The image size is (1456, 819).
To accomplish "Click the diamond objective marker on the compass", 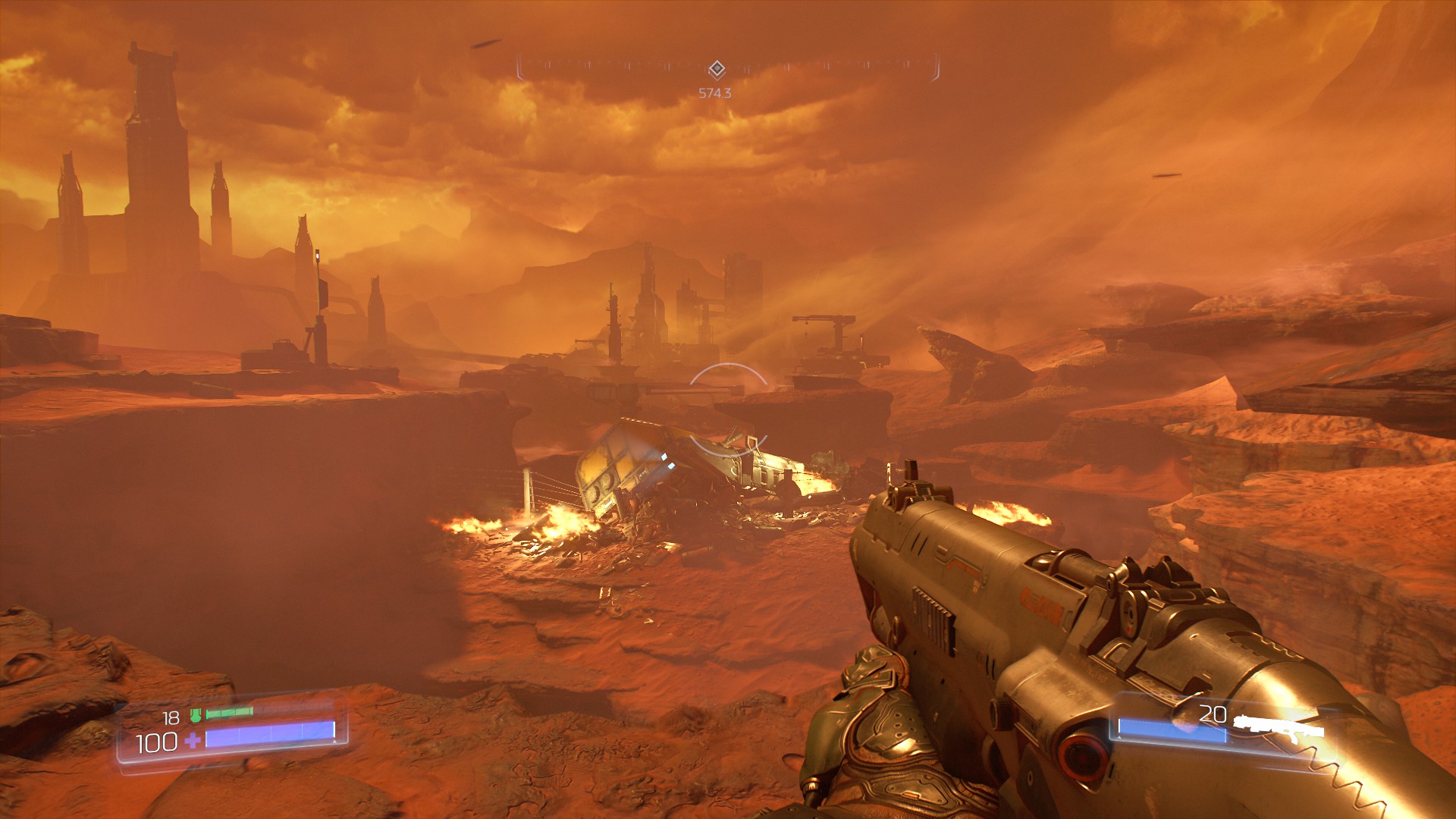I will pos(717,67).
